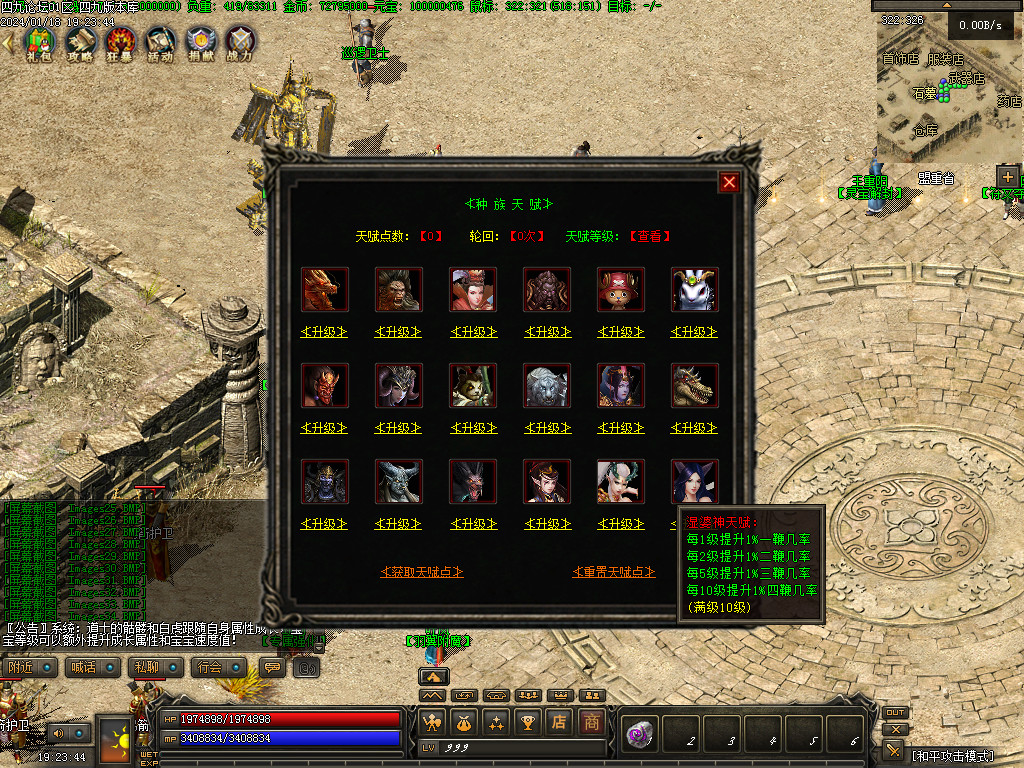This screenshot has width=1024, height=768.
Task: View talent level via 查看
Action: tap(649, 237)
